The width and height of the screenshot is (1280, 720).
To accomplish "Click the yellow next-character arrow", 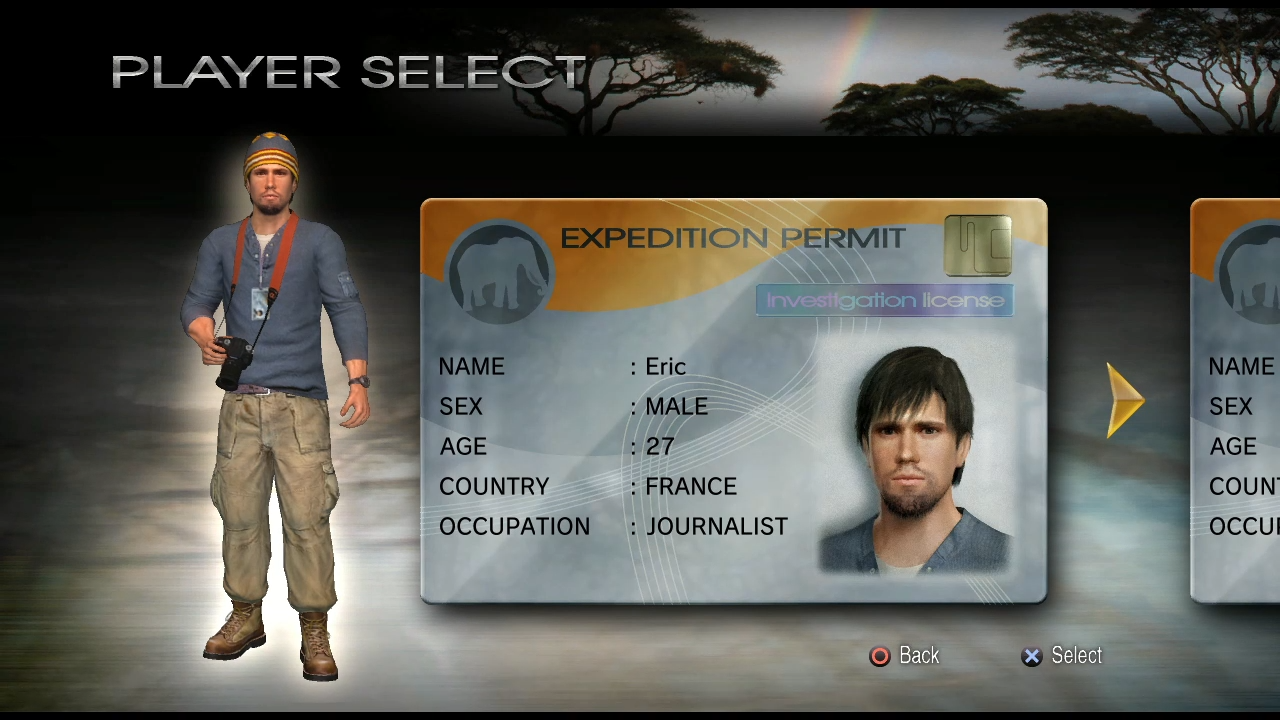I will tap(1125, 401).
